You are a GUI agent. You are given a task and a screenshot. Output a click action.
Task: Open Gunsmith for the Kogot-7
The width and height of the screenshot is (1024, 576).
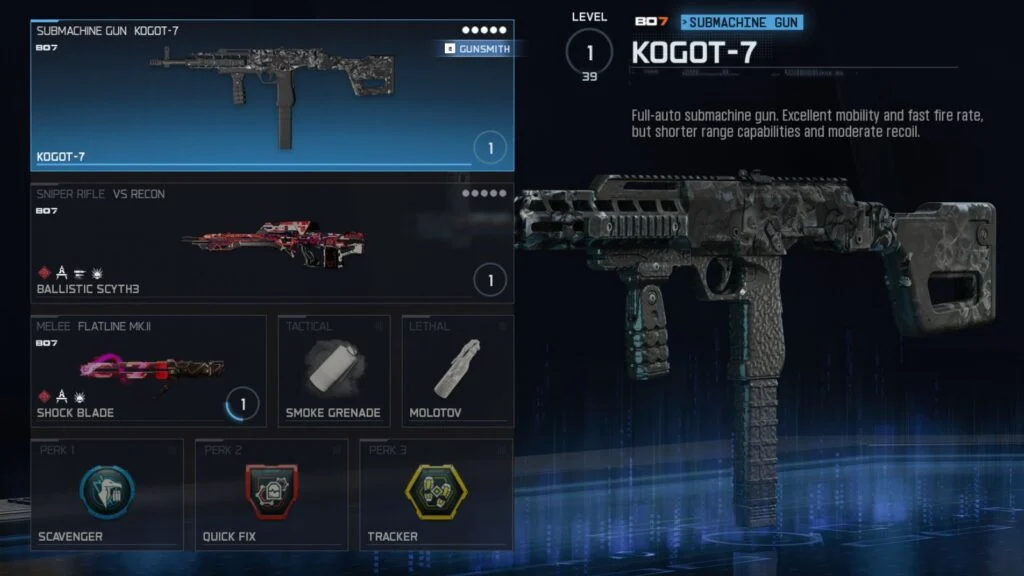[476, 49]
